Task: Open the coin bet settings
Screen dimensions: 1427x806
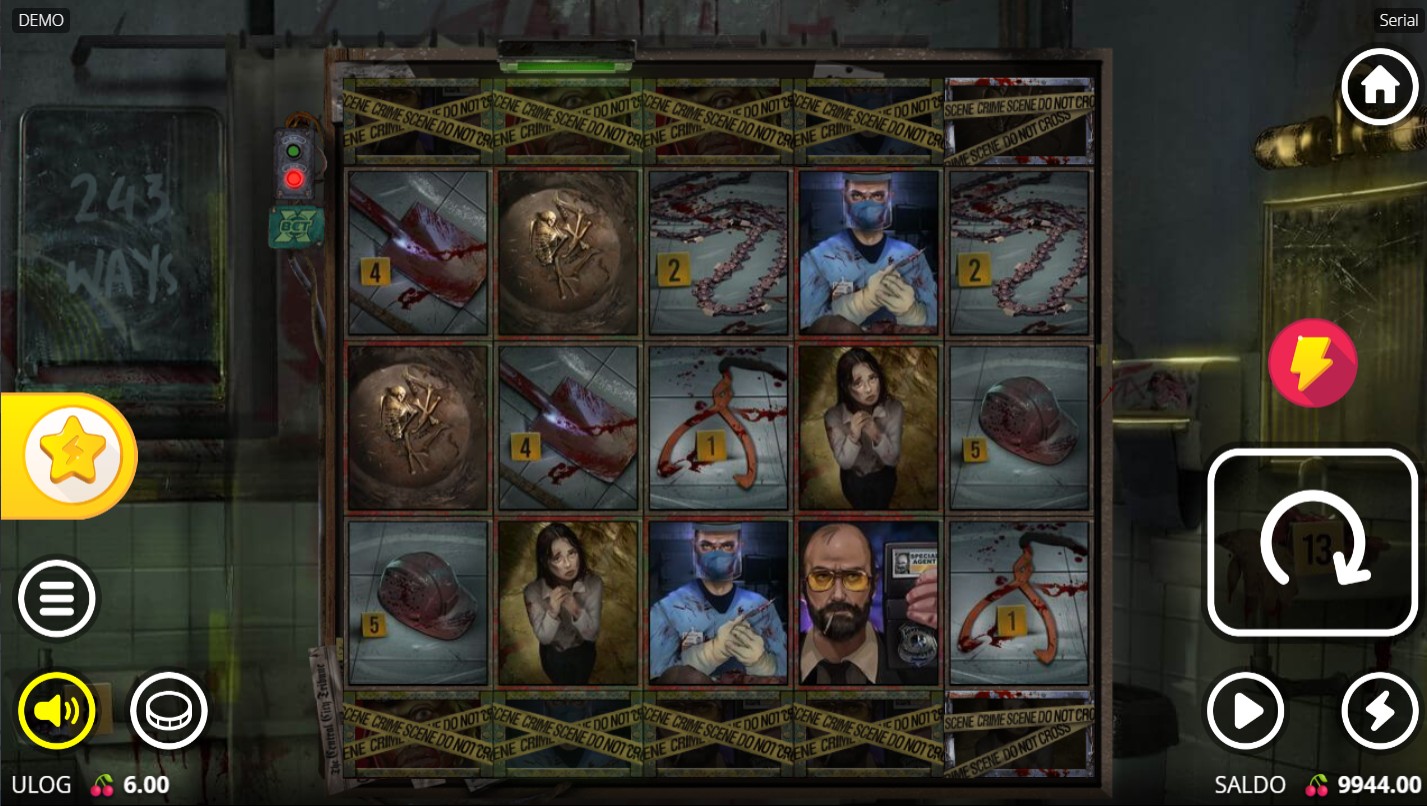Action: tap(168, 711)
